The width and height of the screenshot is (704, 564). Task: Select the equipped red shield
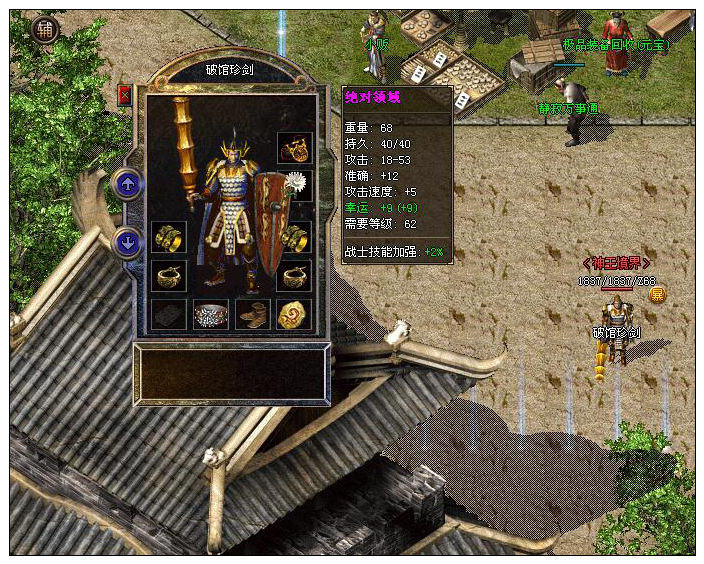pyautogui.click(x=271, y=225)
